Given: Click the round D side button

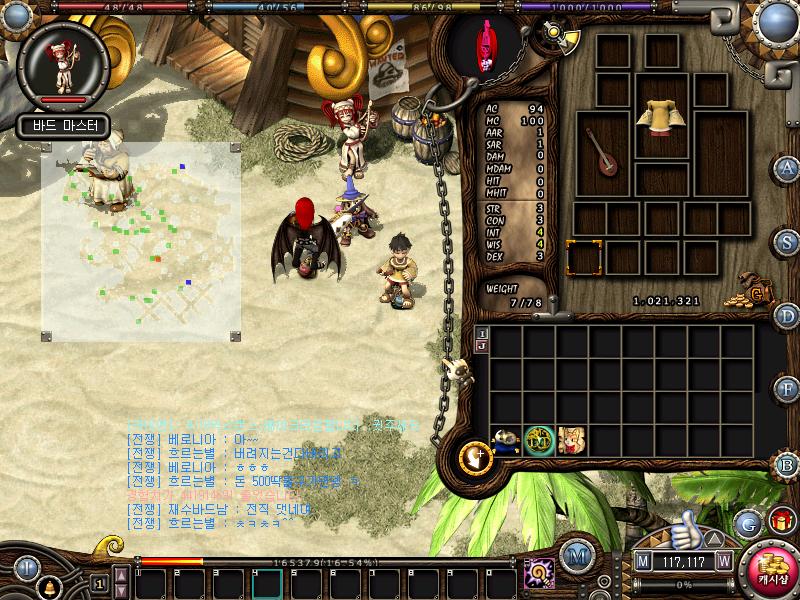Looking at the screenshot, I should (x=788, y=316).
